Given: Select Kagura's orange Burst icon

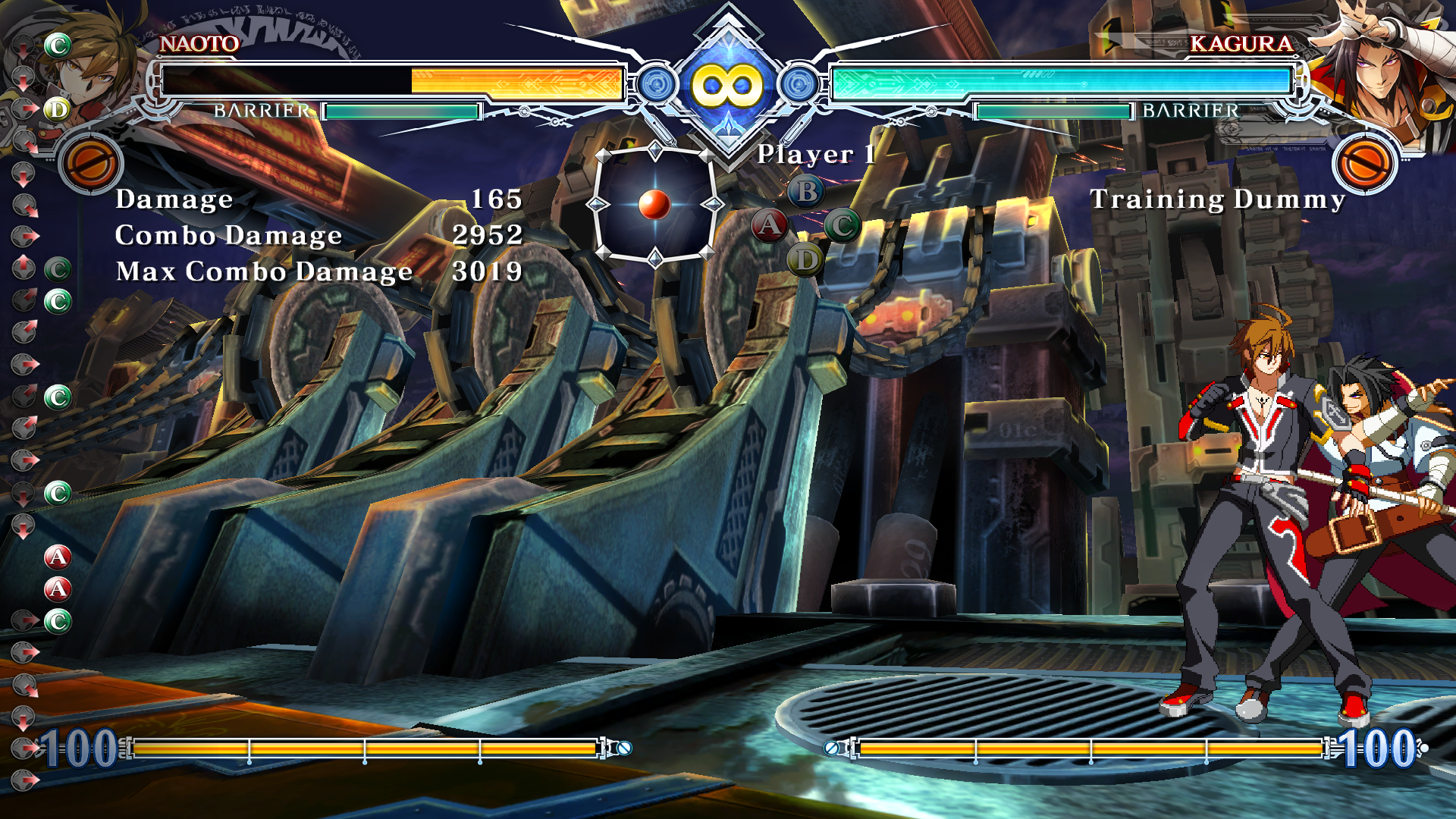Looking at the screenshot, I should (1365, 163).
